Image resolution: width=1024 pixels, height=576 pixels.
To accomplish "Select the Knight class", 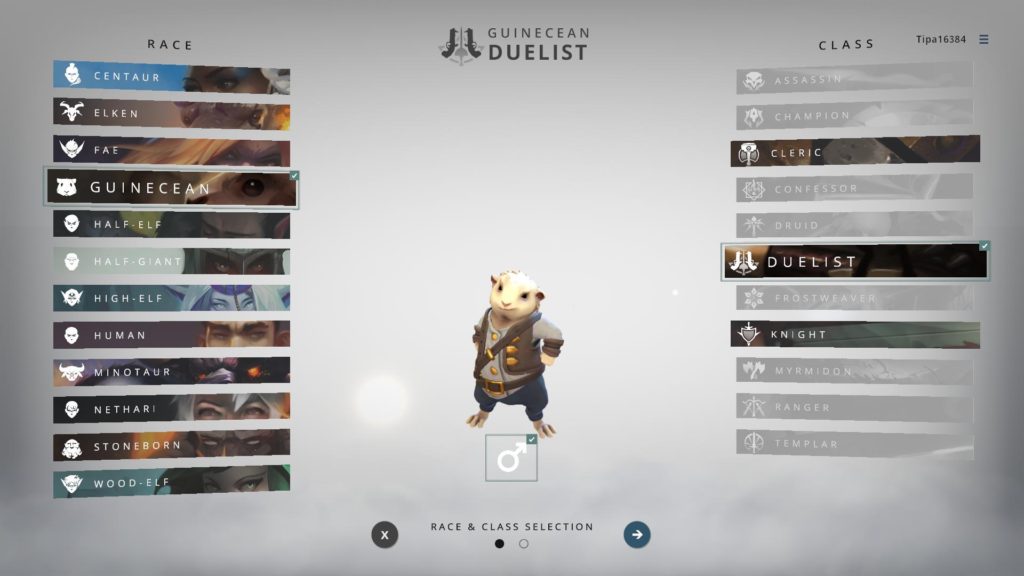I will (855, 334).
